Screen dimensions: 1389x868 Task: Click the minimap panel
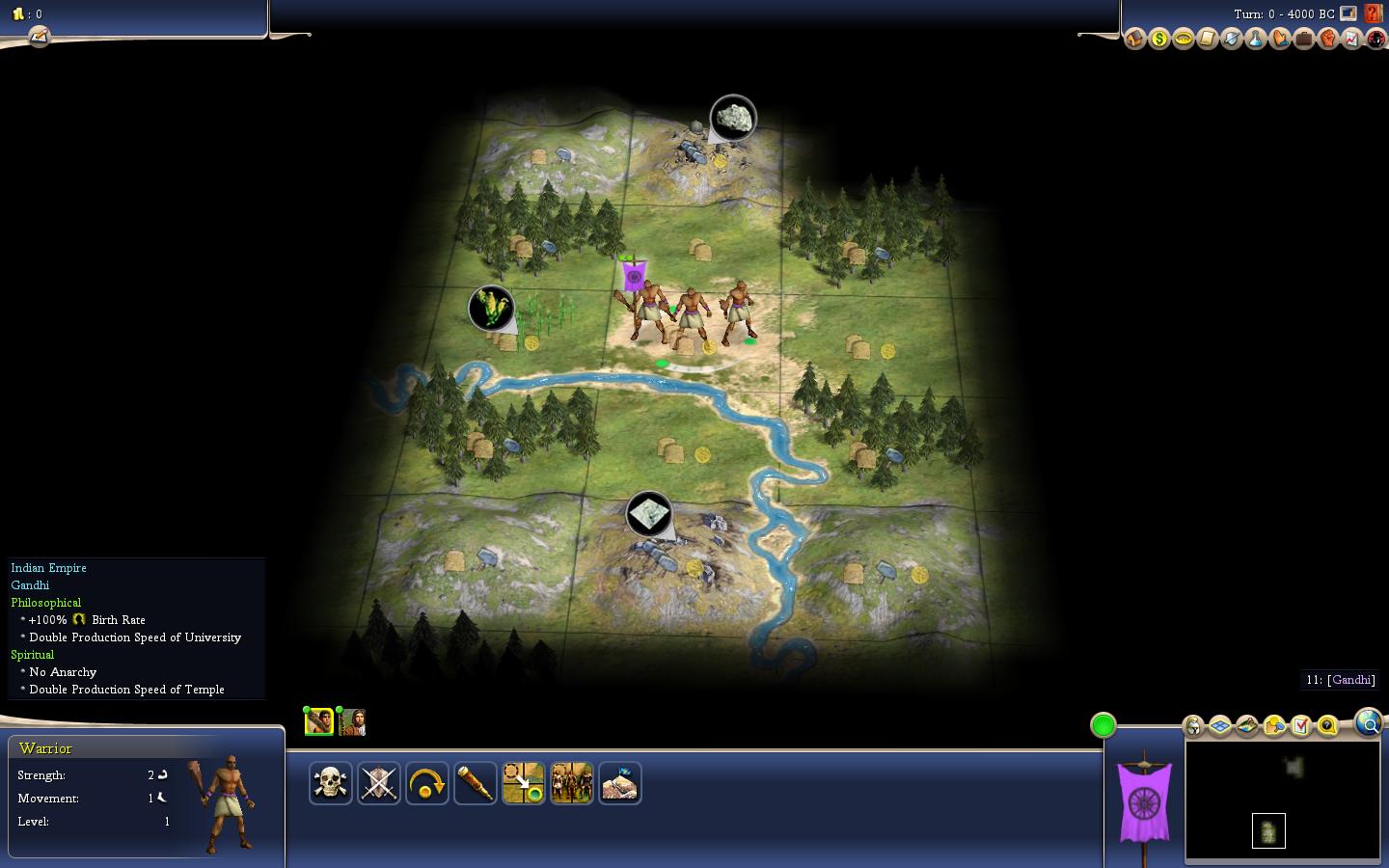(x=1282, y=799)
